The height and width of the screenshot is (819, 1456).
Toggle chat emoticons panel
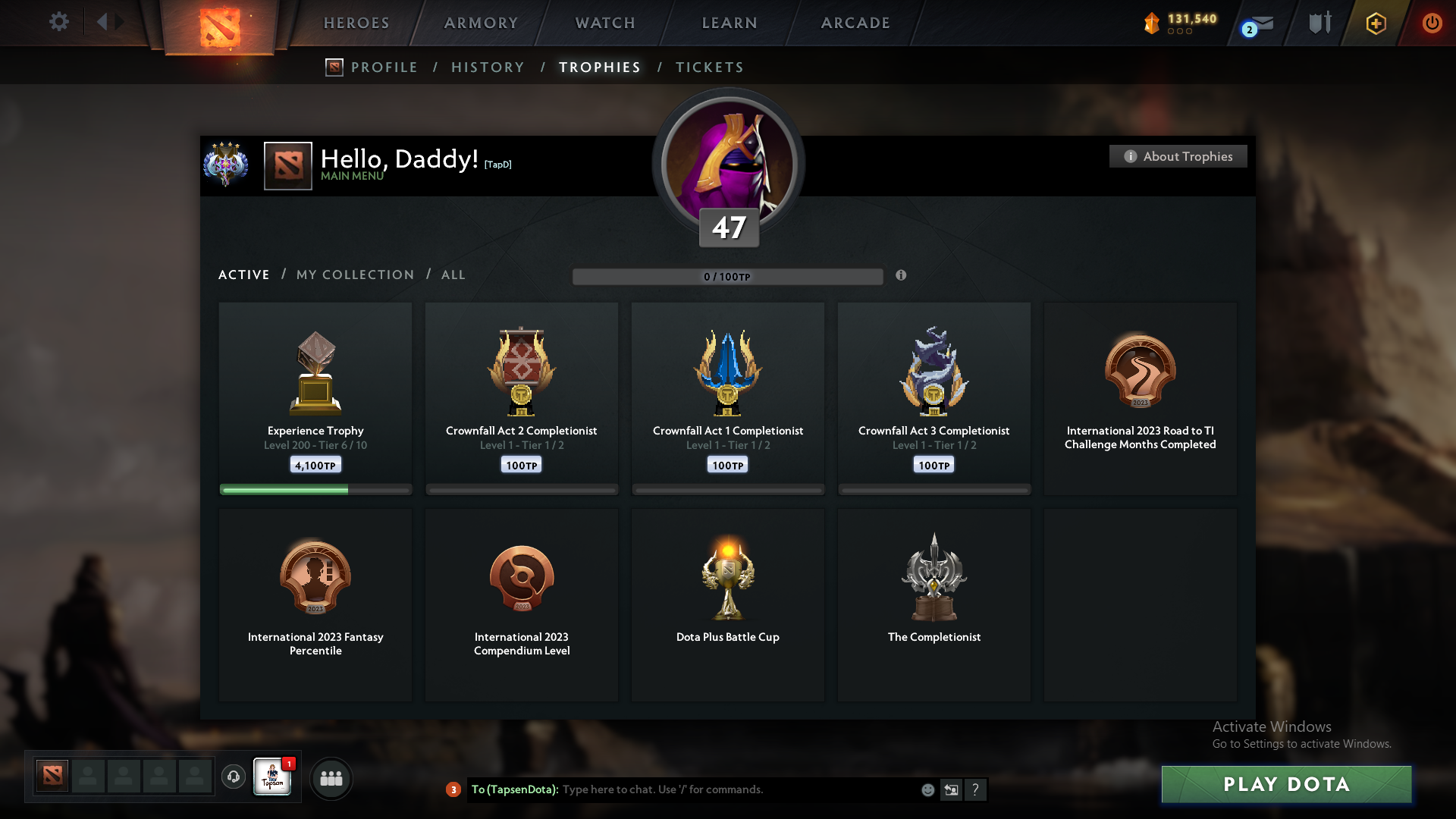[x=927, y=789]
